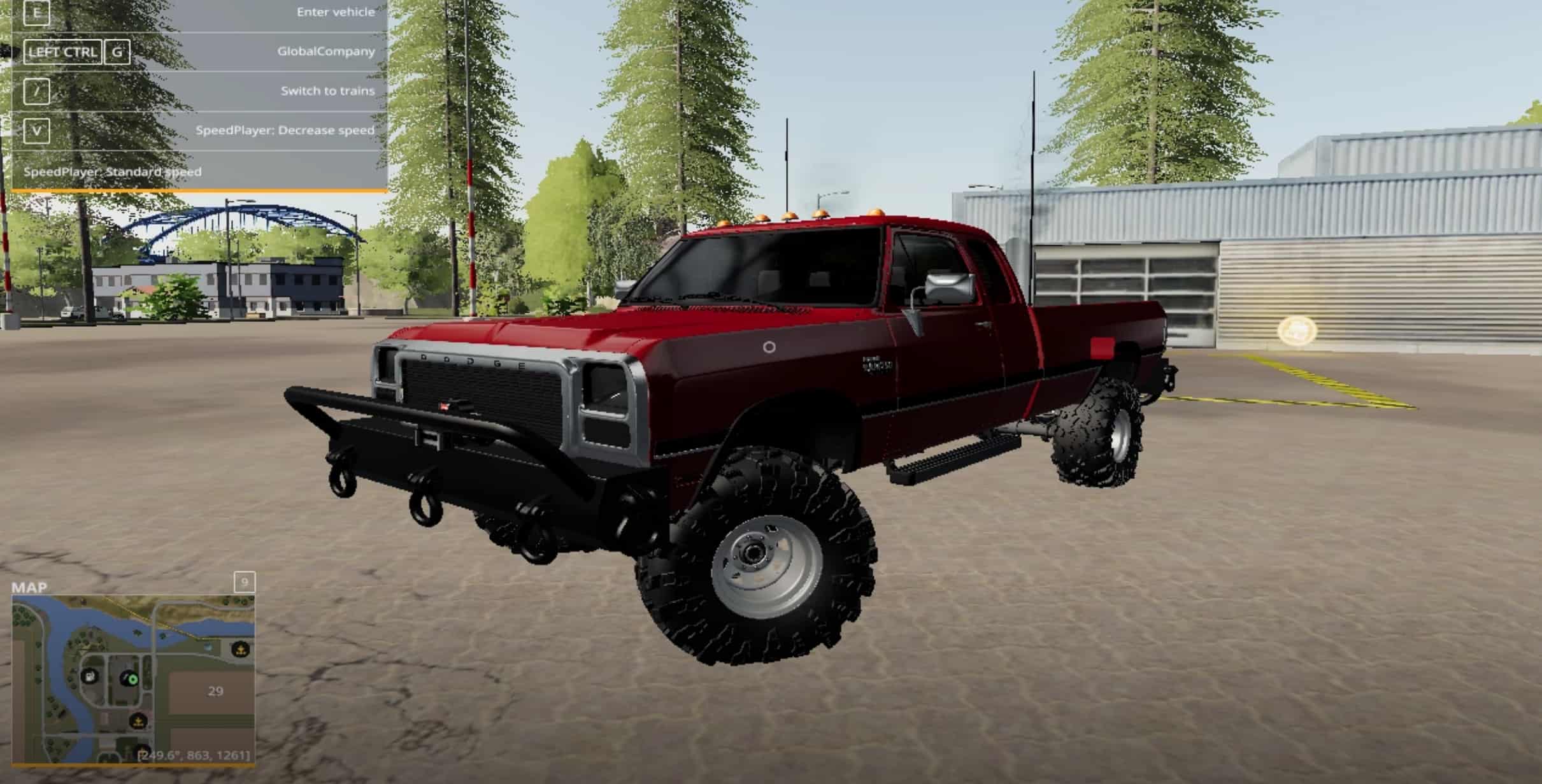Click the V key icon in the help panel
This screenshot has height=784, width=1542.
coord(37,131)
